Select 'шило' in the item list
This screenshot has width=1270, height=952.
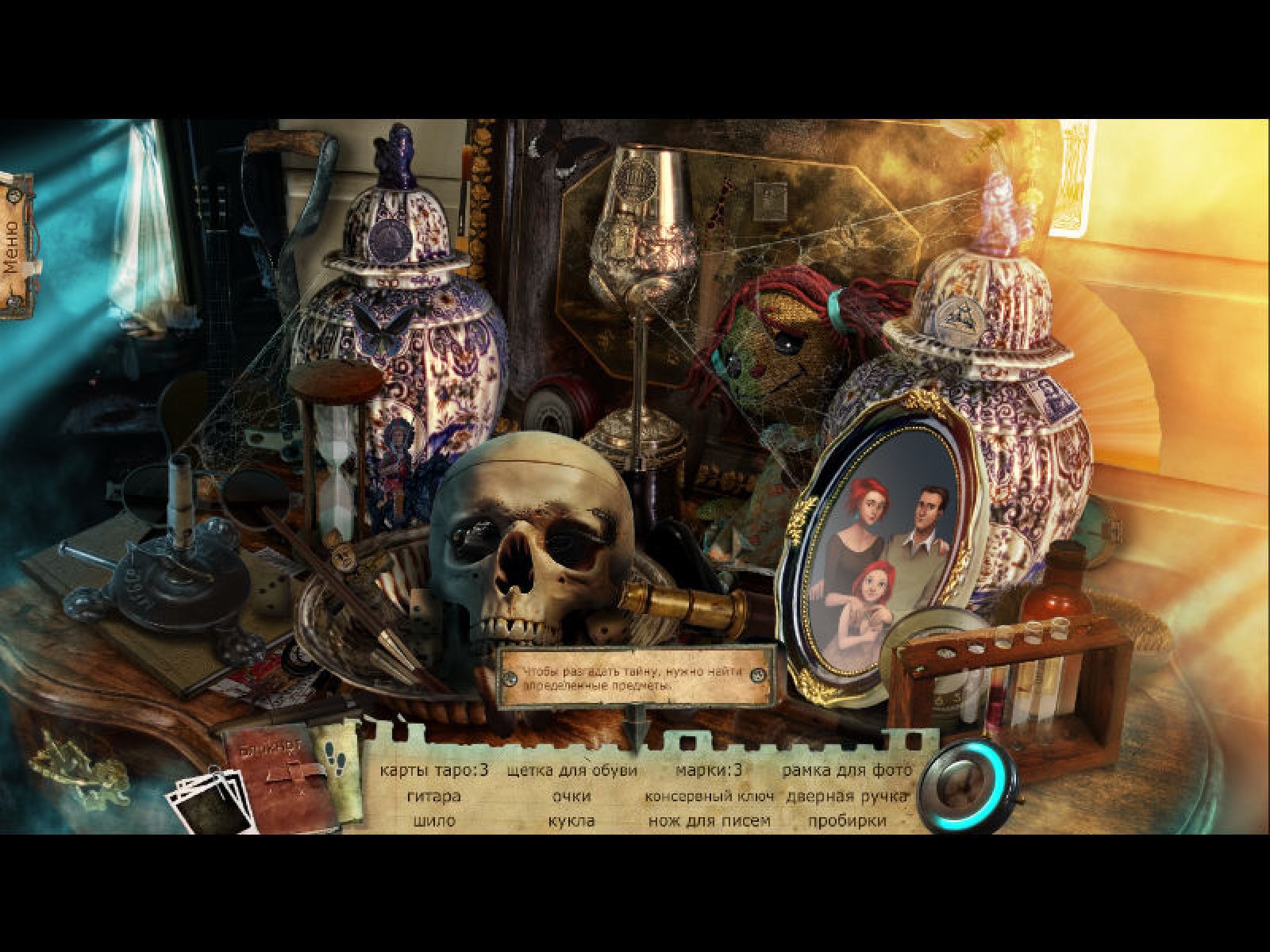[433, 821]
